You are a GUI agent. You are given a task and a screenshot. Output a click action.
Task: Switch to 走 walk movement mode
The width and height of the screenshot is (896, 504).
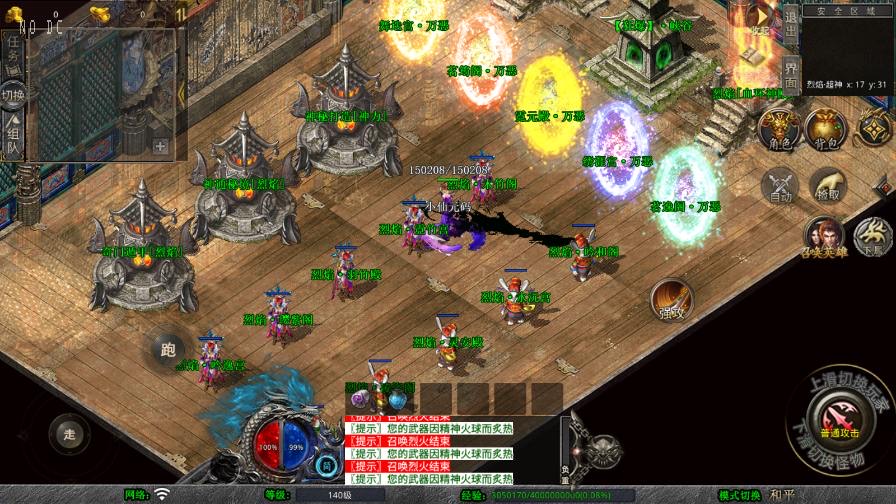click(69, 433)
